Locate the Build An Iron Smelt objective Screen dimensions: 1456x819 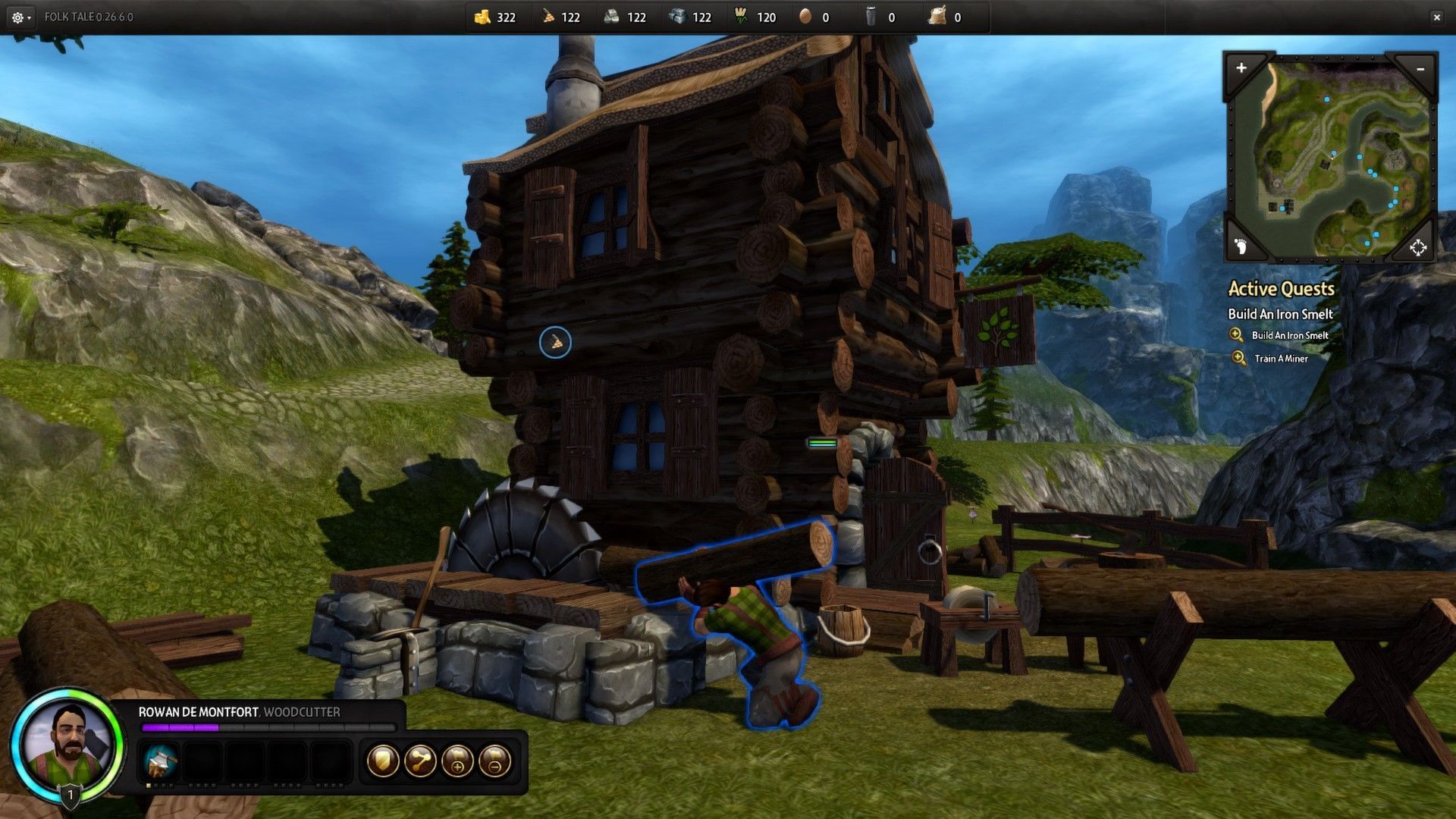(1289, 335)
